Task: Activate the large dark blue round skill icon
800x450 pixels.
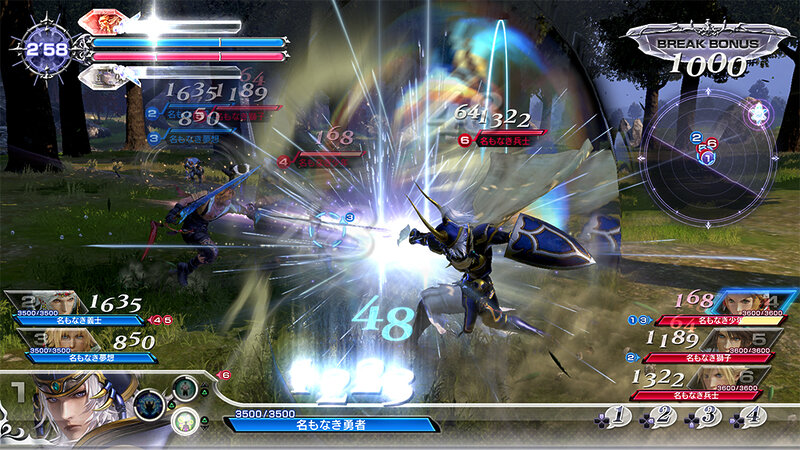Action: (x=150, y=402)
